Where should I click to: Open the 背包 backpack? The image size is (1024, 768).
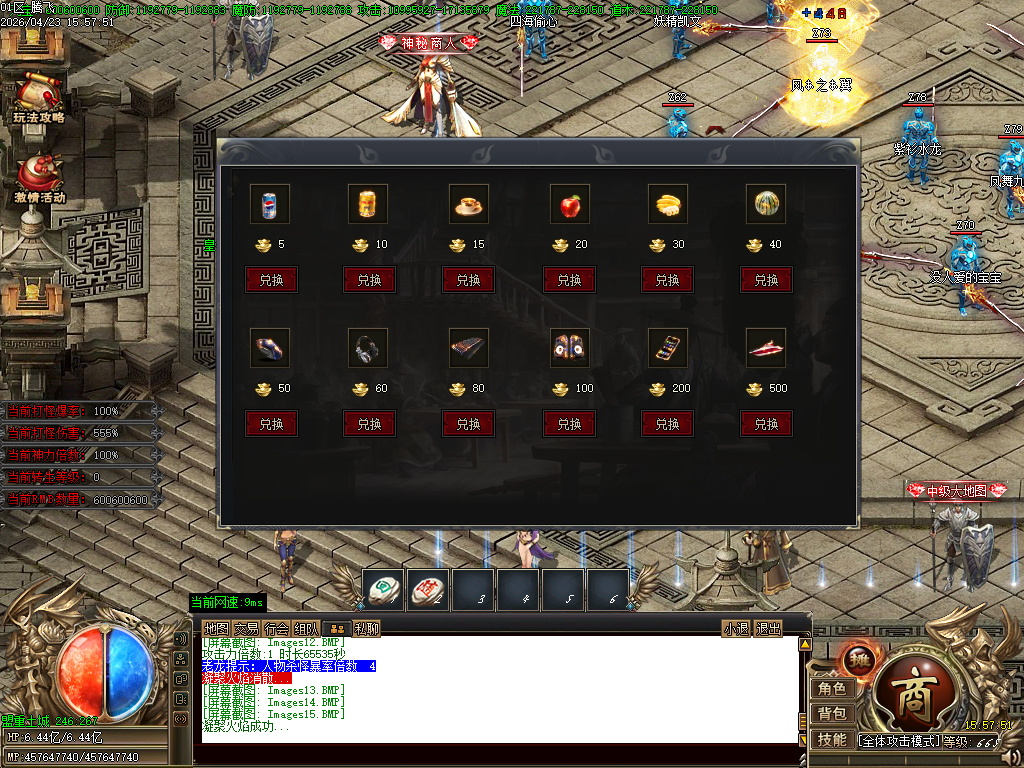832,714
